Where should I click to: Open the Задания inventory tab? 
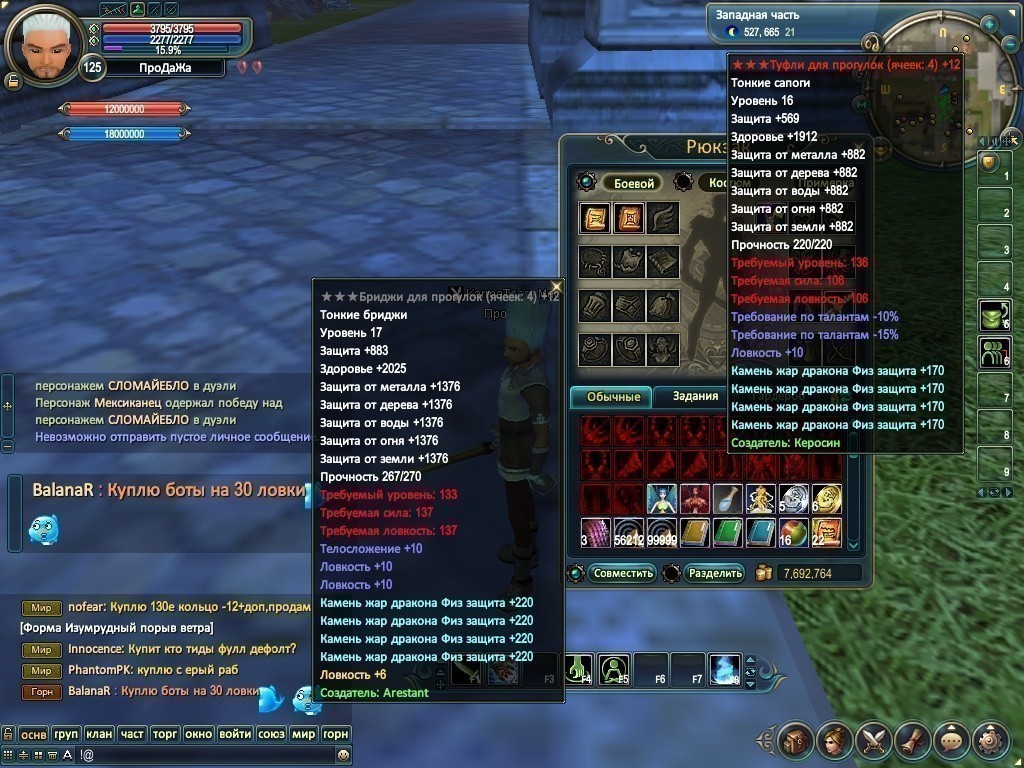coord(694,397)
